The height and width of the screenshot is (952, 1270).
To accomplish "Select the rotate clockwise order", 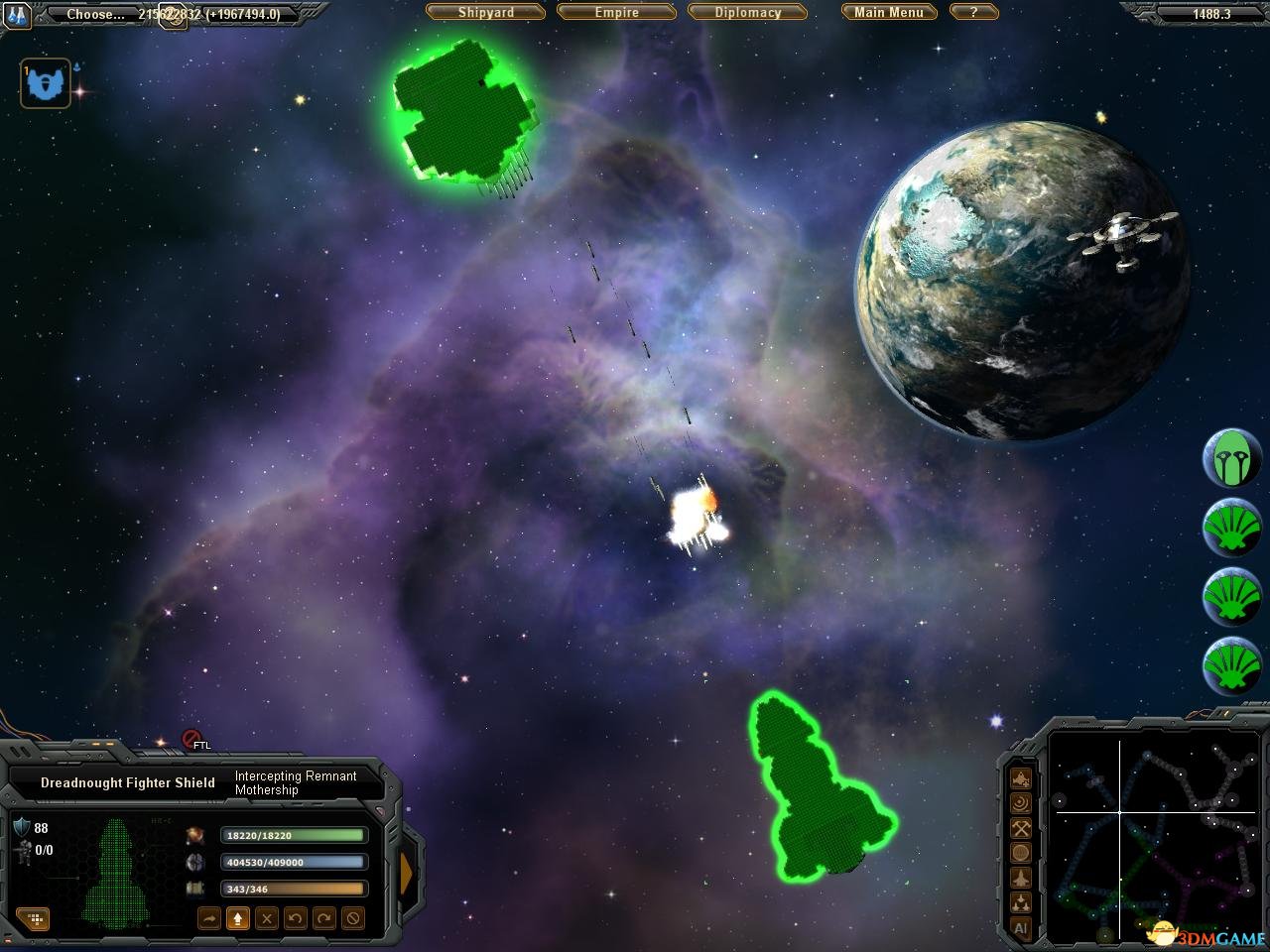I will [323, 919].
